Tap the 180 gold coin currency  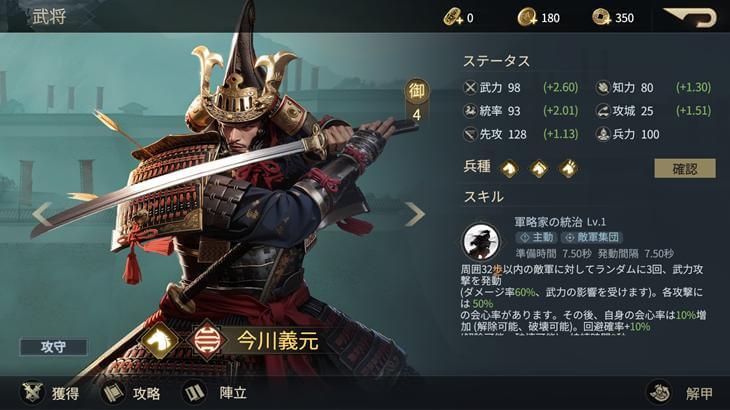click(x=539, y=17)
